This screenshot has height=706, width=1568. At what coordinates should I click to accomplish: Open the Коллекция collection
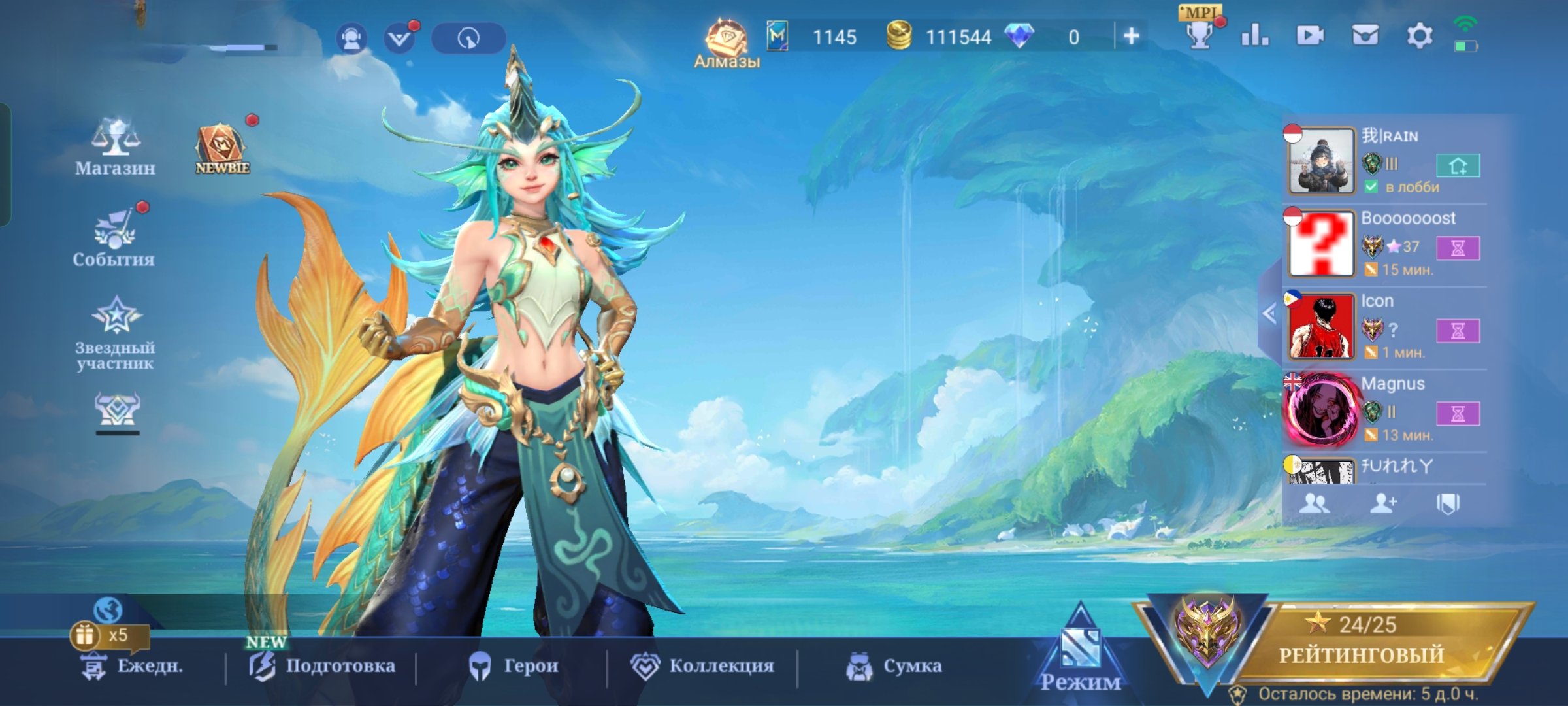point(702,666)
